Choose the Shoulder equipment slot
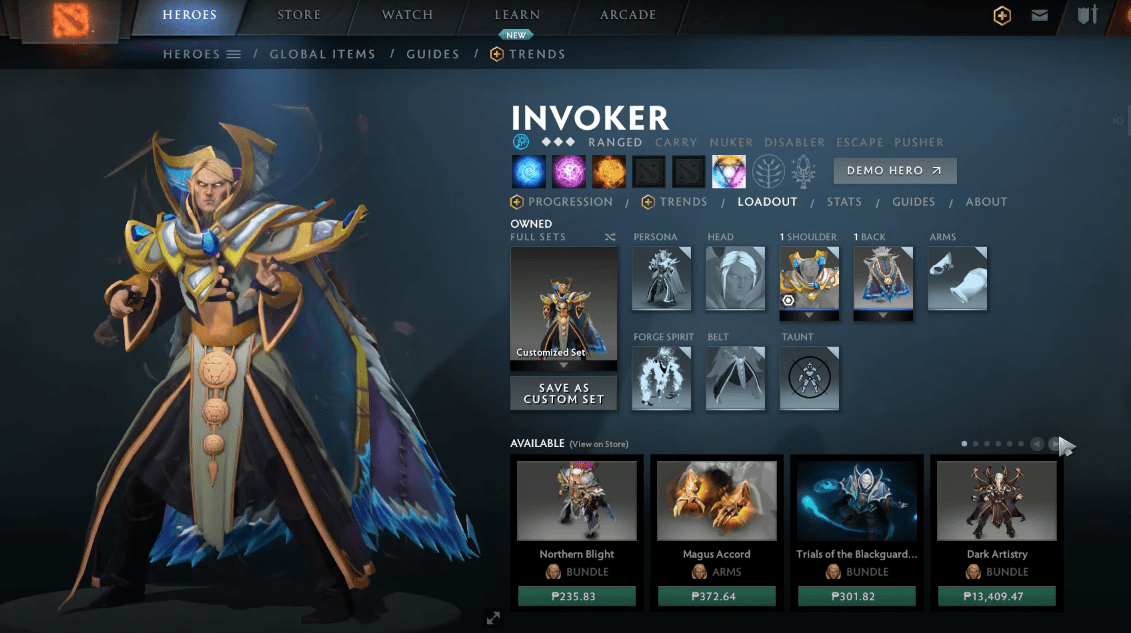1131x633 pixels. [x=809, y=278]
